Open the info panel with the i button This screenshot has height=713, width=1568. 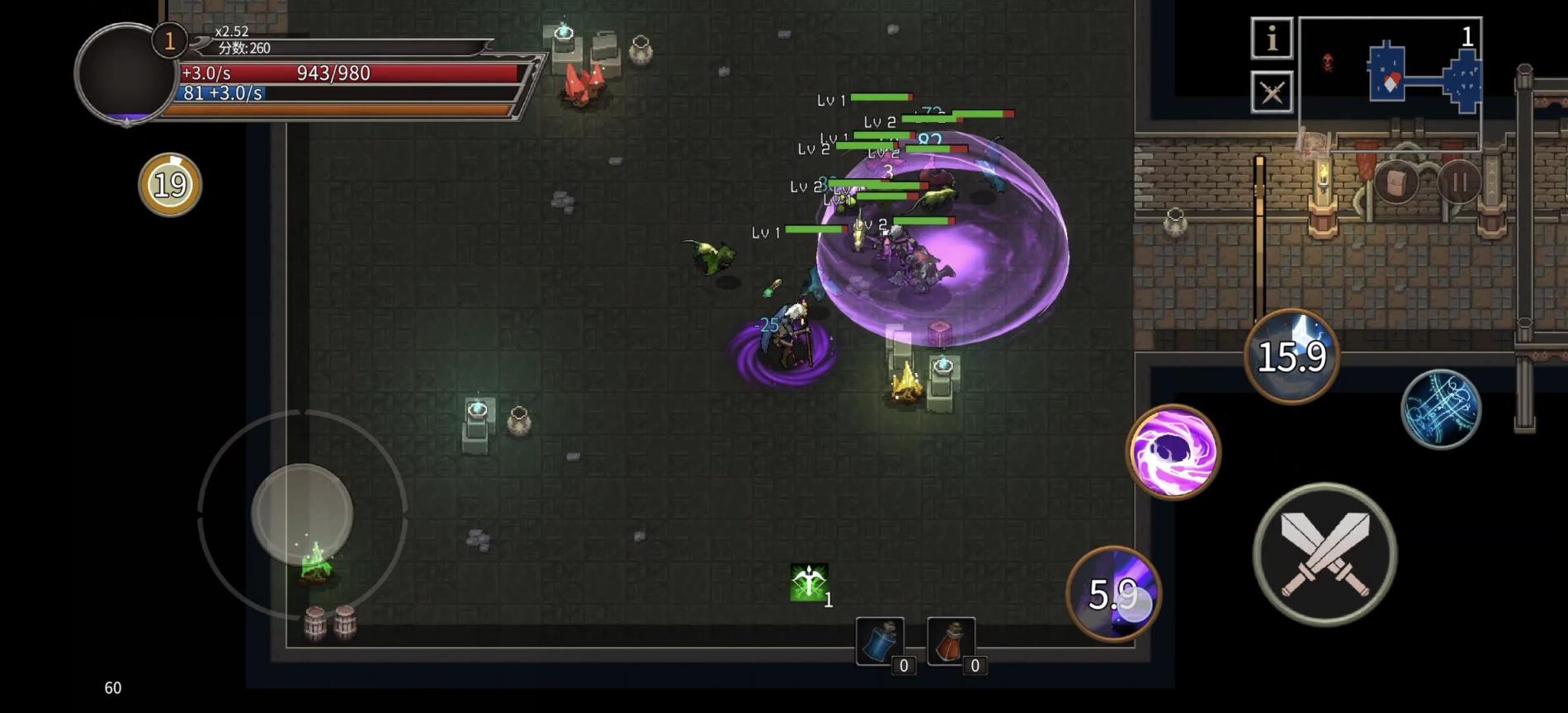[1271, 38]
